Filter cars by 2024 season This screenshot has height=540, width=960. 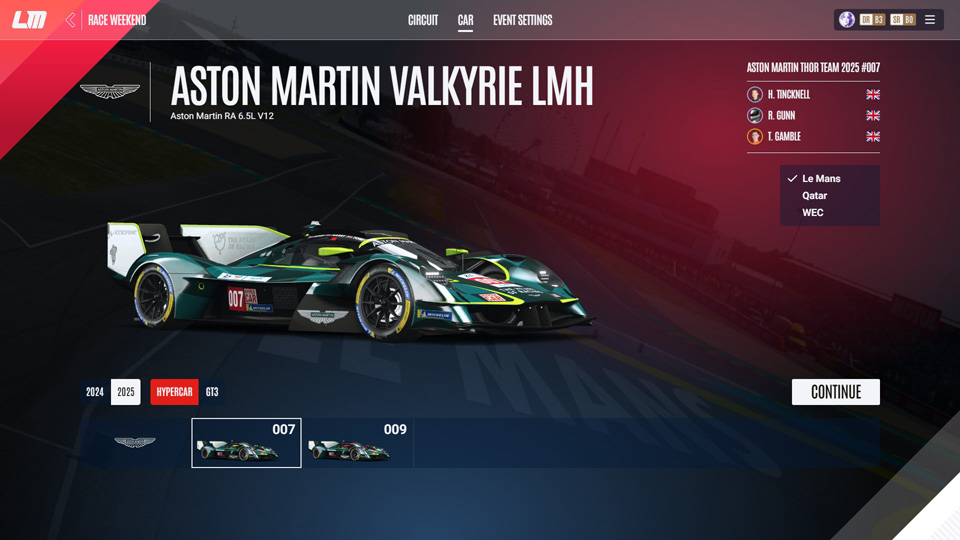95,392
